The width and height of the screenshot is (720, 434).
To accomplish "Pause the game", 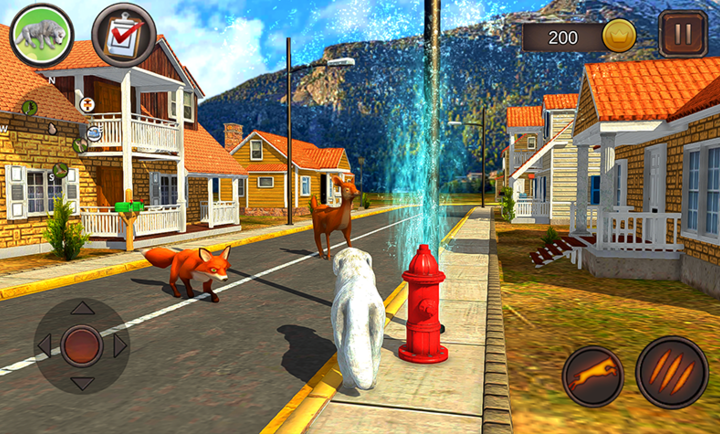I will (x=682, y=34).
